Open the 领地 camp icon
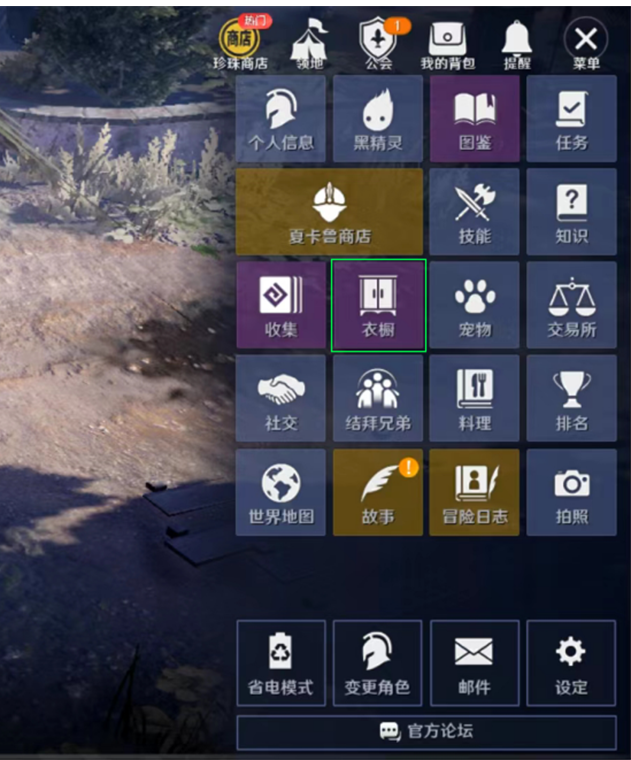This screenshot has height=760, width=631. click(x=308, y=44)
